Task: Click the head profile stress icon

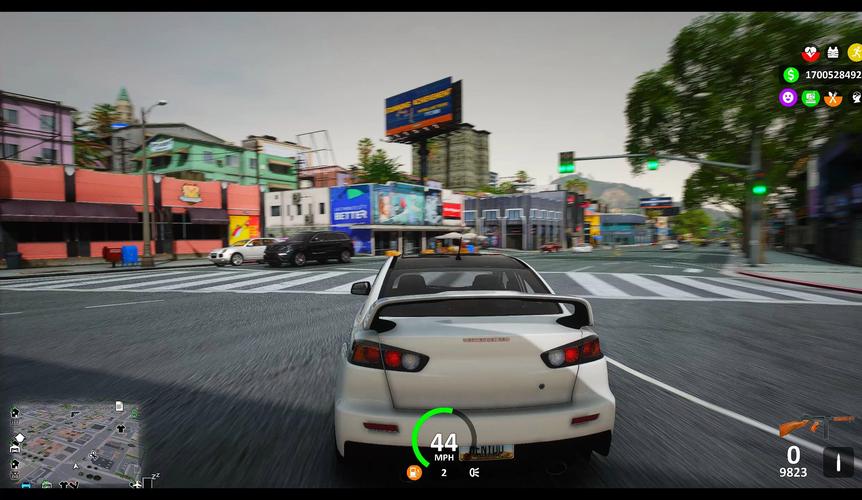Action: point(856,97)
